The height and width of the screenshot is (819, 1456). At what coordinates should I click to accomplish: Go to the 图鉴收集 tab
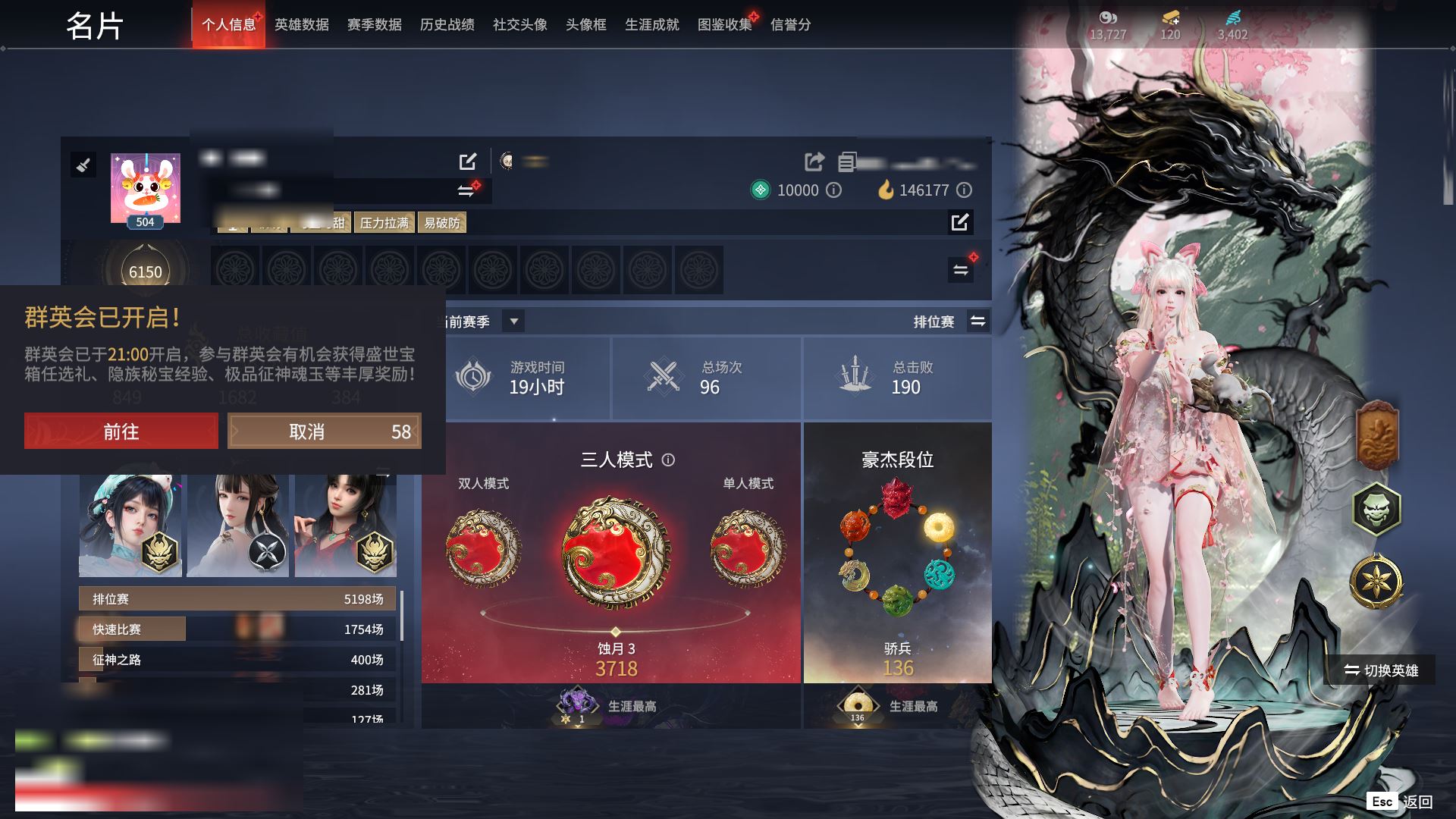[724, 25]
